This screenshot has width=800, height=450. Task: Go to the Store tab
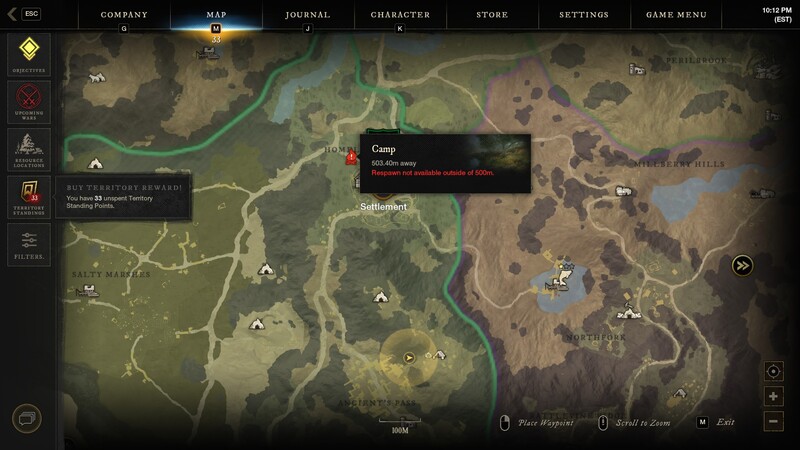[492, 15]
